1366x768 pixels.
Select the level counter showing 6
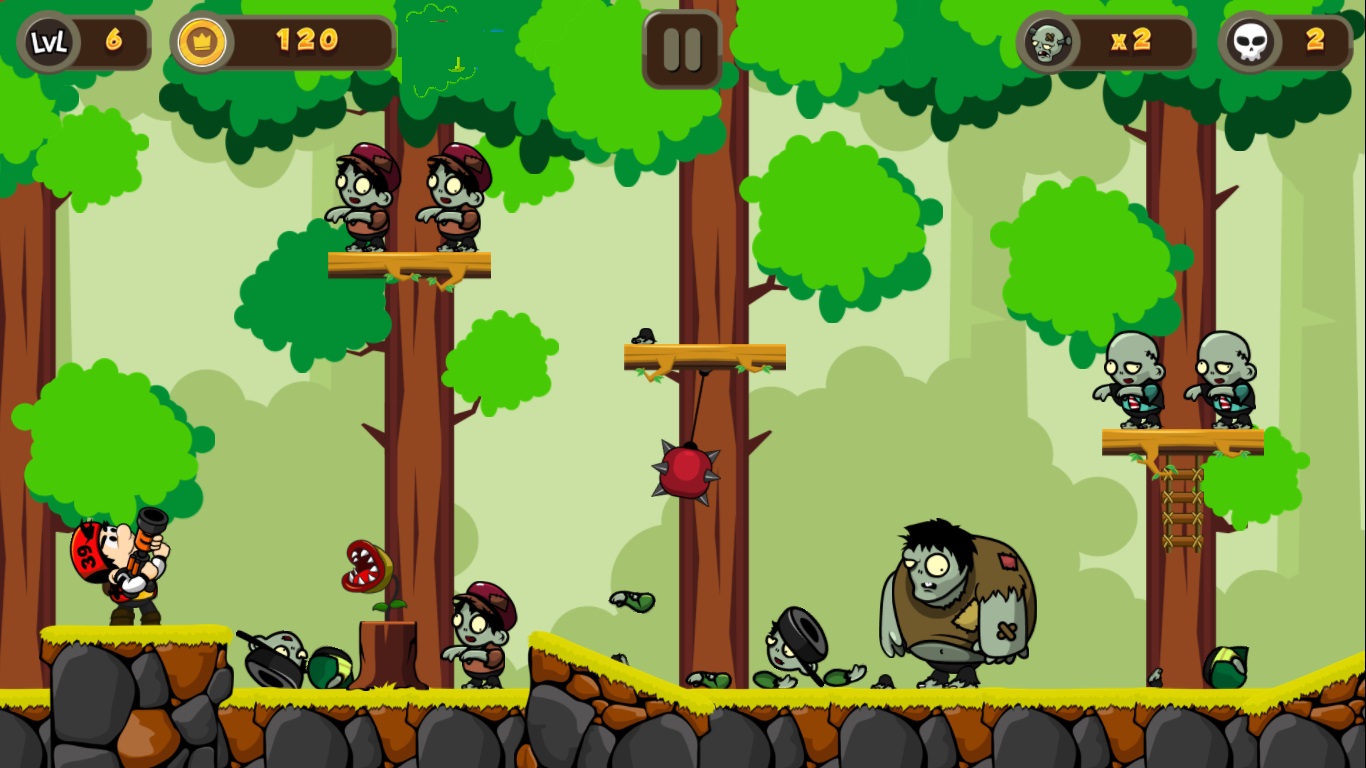point(112,42)
